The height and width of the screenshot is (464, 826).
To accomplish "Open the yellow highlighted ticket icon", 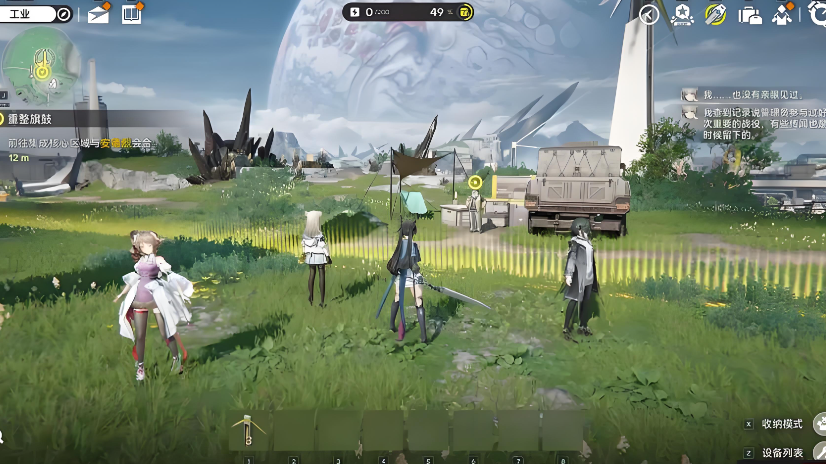I will click(x=715, y=14).
